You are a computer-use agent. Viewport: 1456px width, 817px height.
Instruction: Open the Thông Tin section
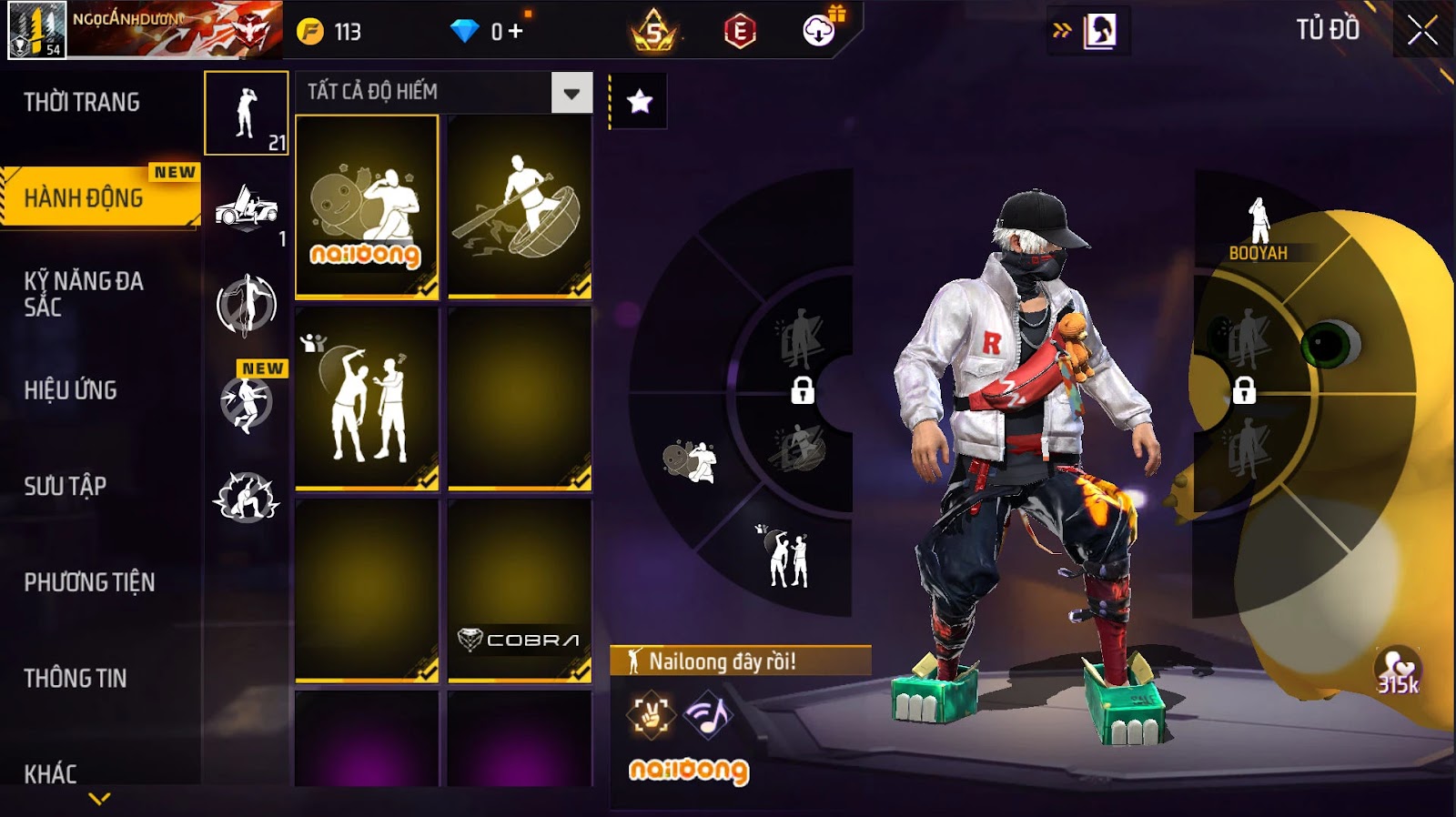point(76,678)
